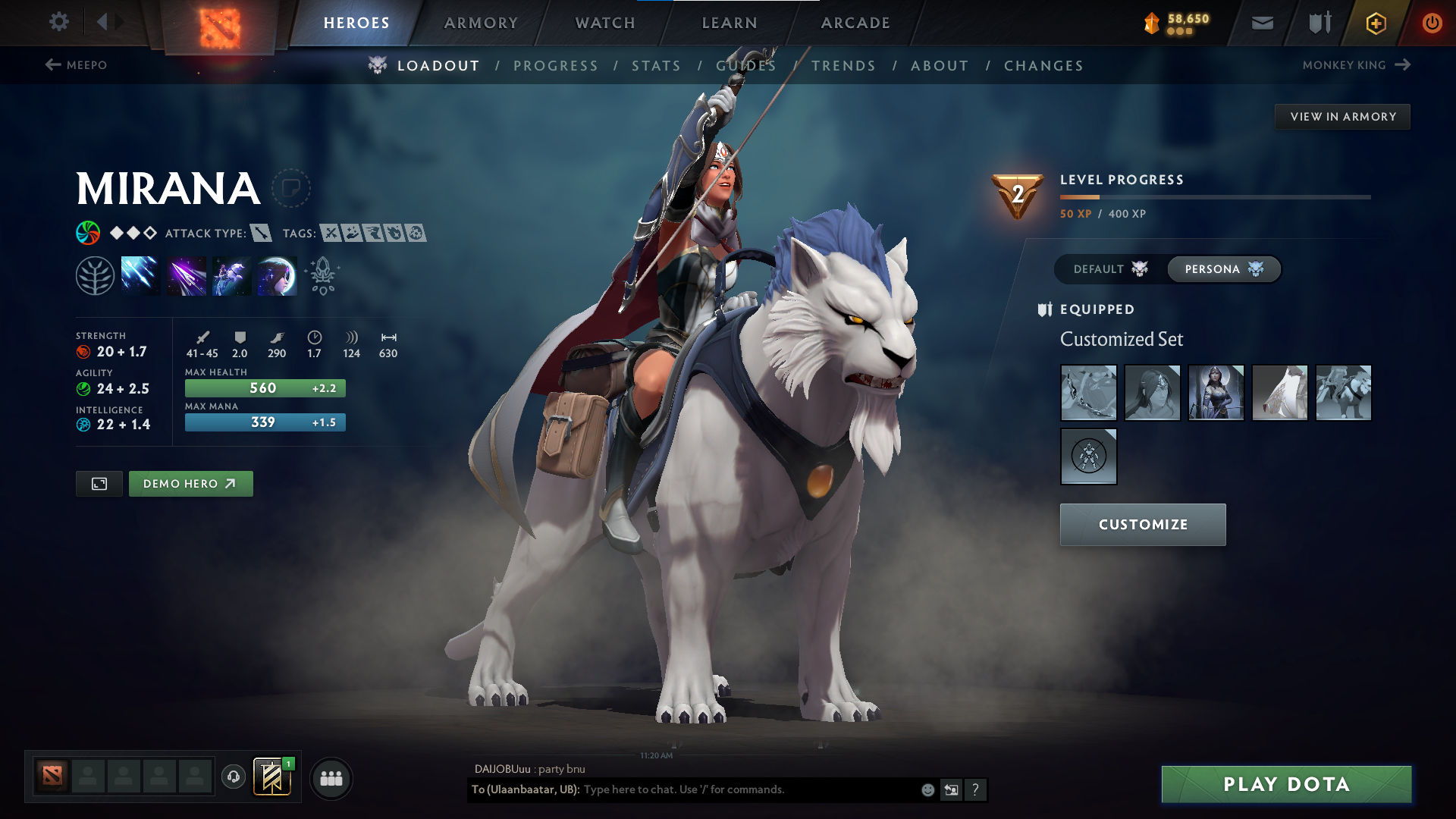Click the Dota Plus hexagon icon
This screenshot has height=819, width=1456.
pyautogui.click(x=1375, y=23)
